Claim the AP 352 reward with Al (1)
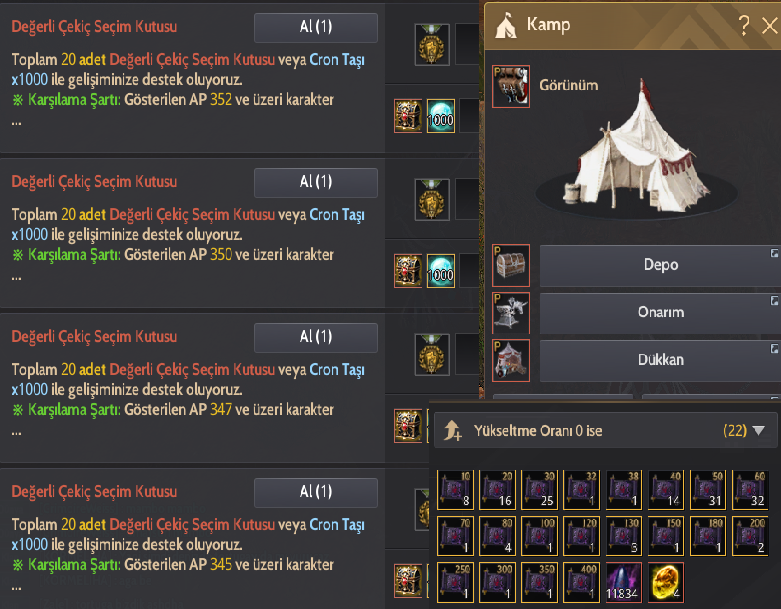781x609 pixels. (315, 28)
